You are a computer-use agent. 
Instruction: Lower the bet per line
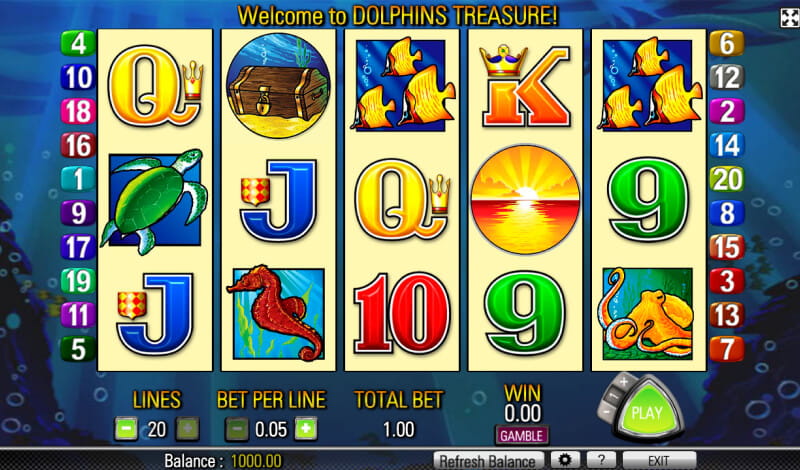(237, 429)
